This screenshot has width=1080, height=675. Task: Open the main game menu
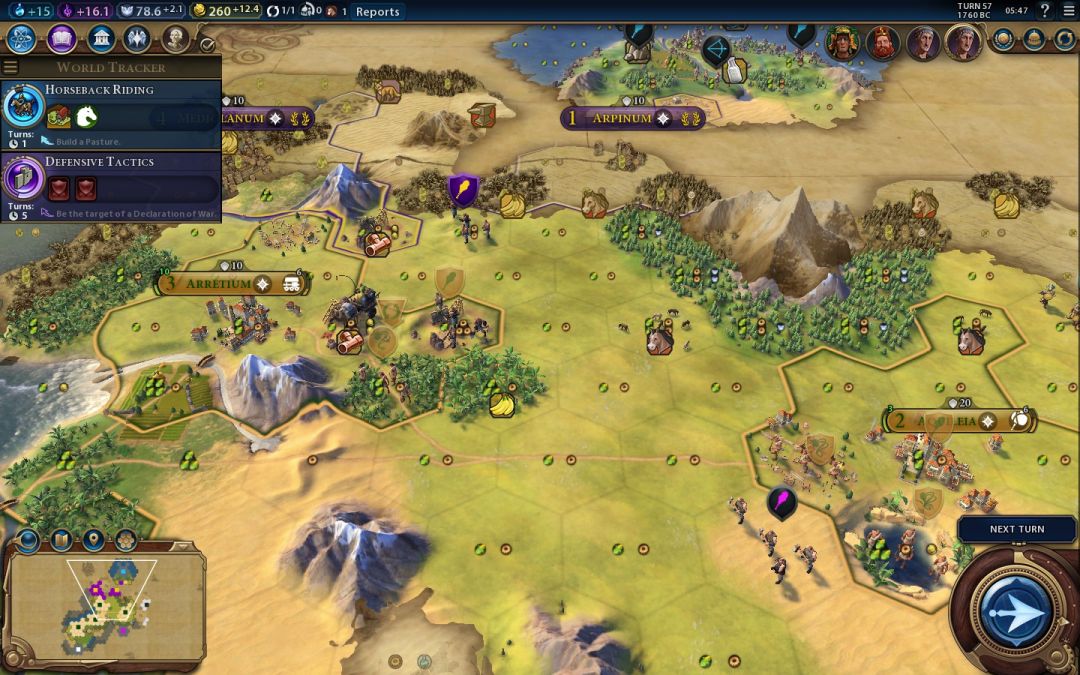click(1068, 11)
